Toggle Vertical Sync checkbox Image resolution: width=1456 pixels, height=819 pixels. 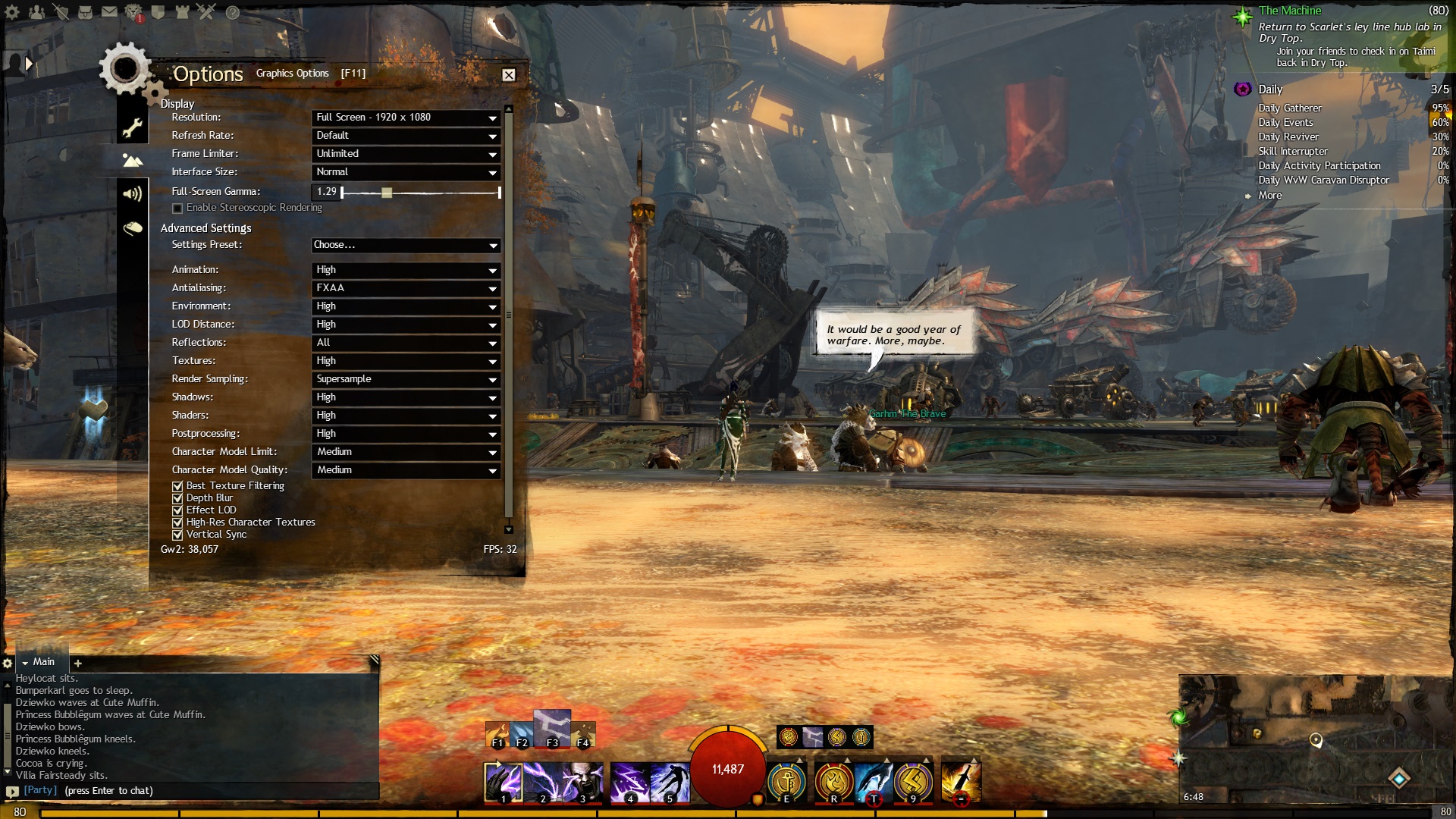point(177,535)
